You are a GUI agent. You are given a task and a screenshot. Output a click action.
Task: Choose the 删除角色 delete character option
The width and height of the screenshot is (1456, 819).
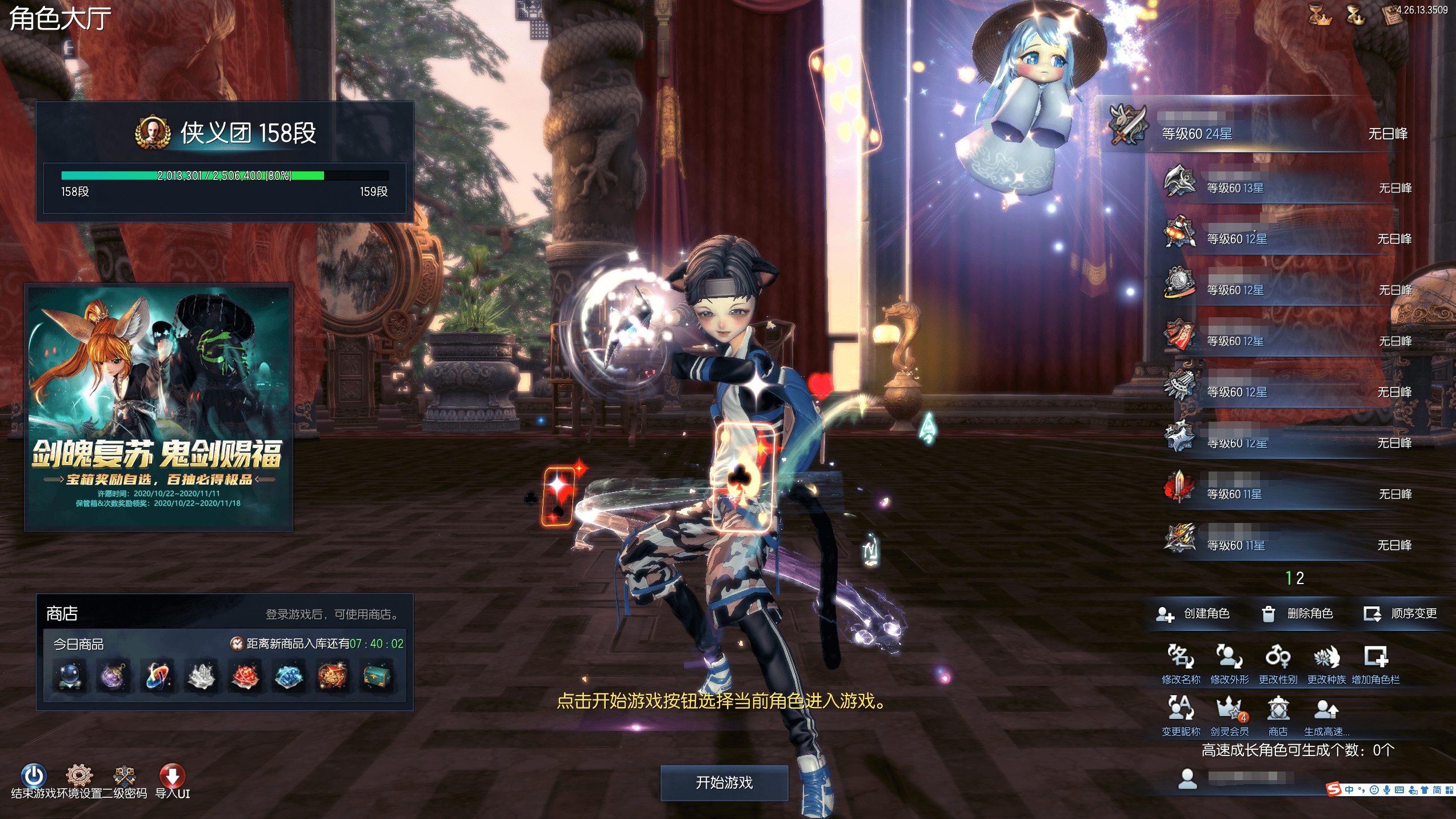pyautogui.click(x=1297, y=614)
